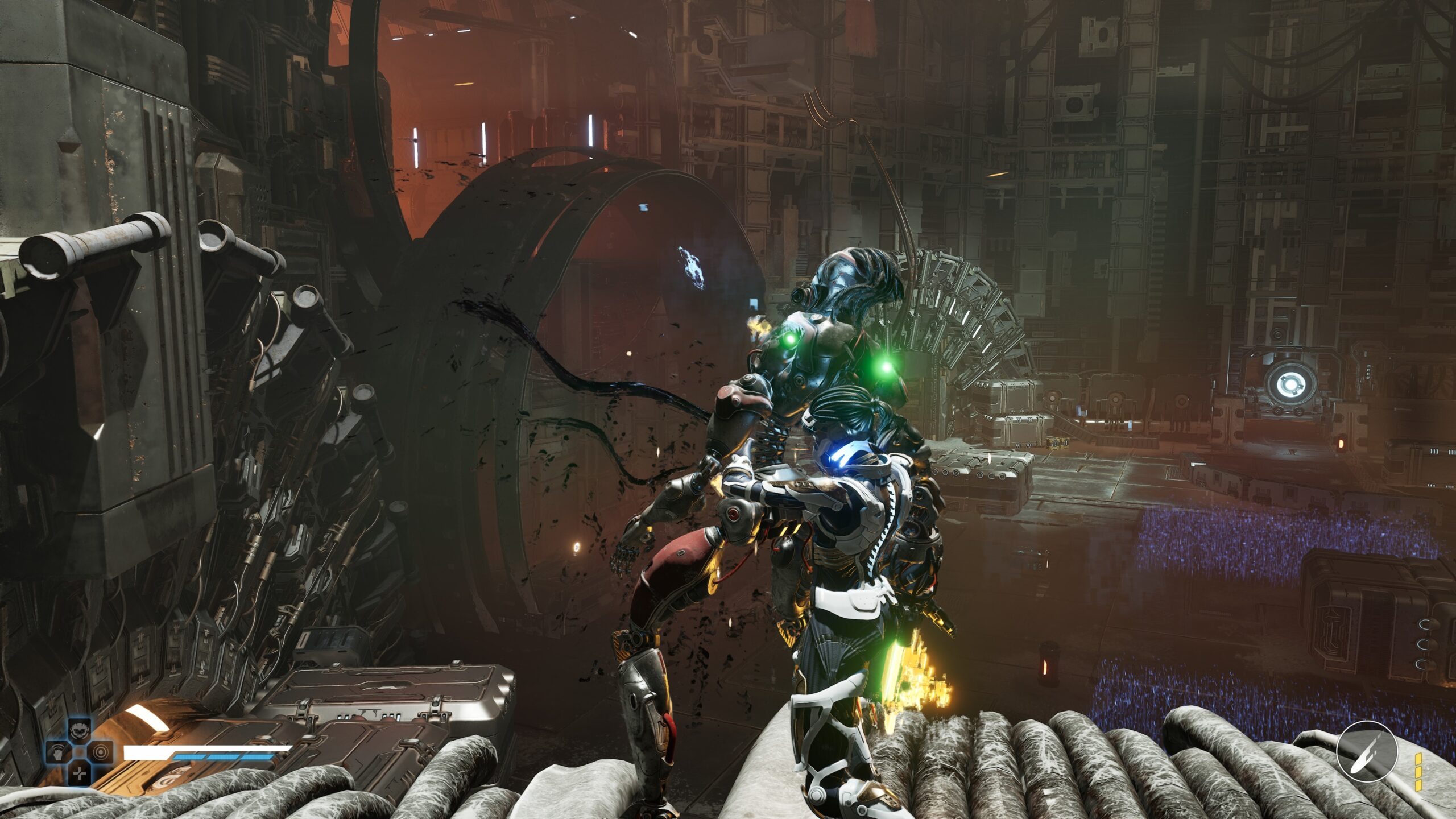Choose the concentric rings target icon

click(x=101, y=752)
